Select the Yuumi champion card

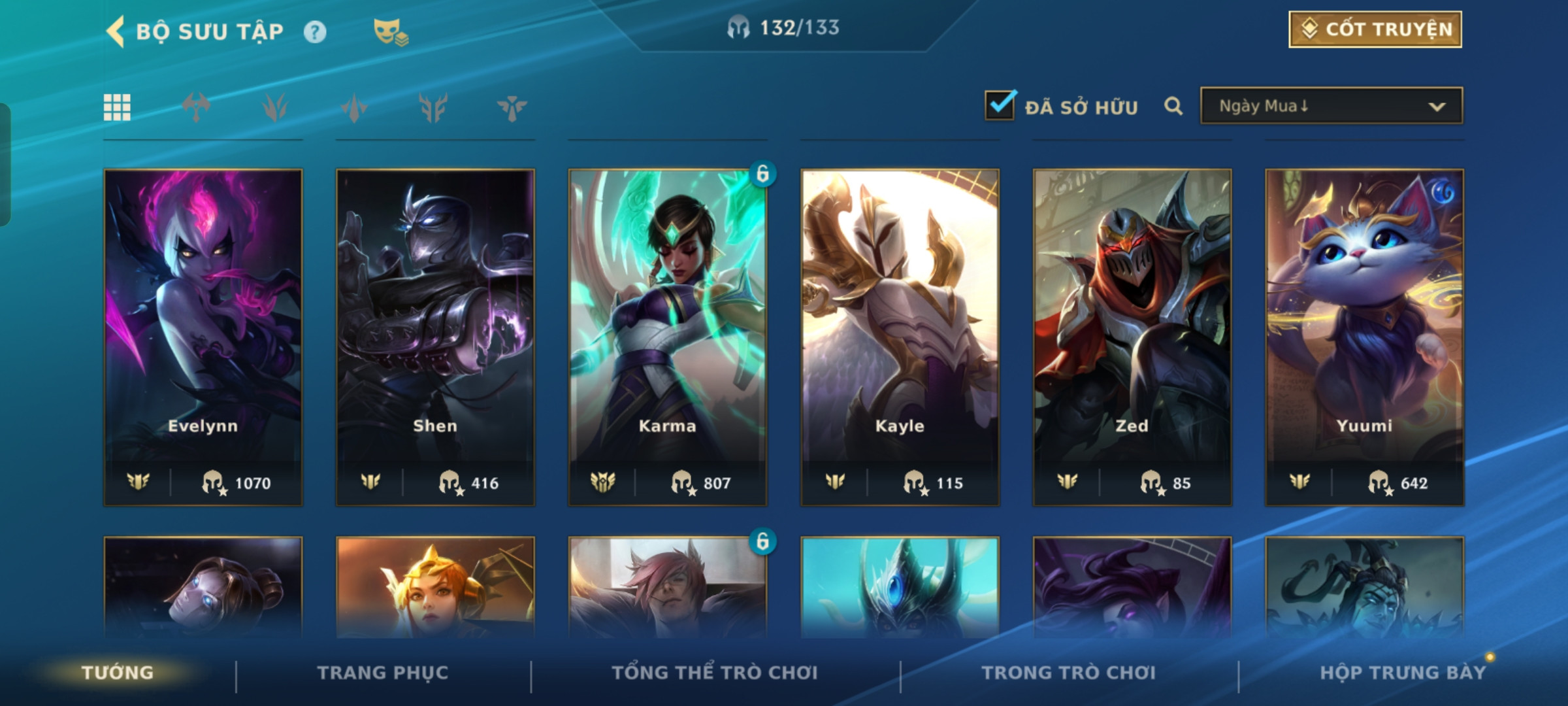[x=1364, y=337]
